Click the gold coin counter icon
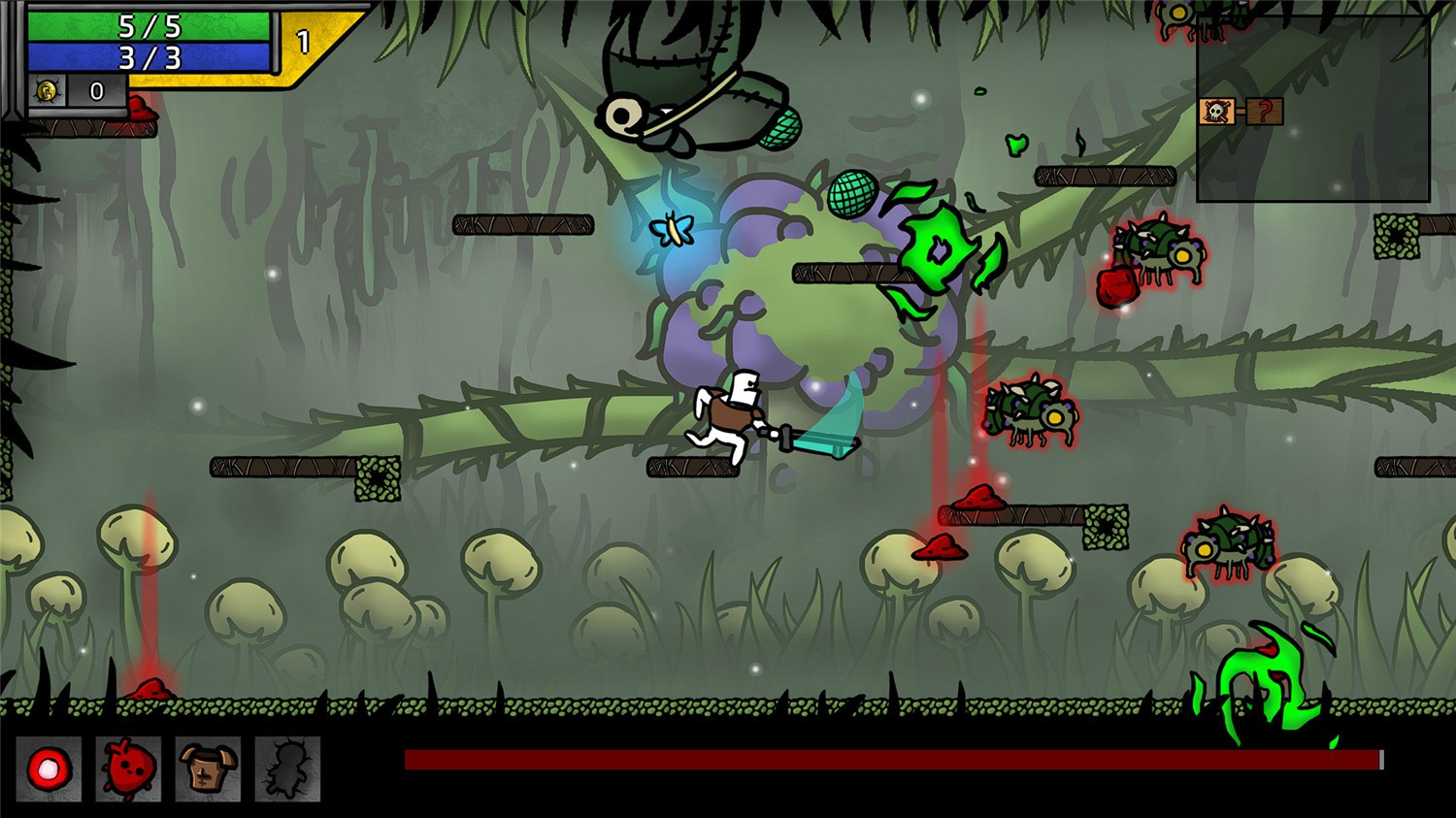 pyautogui.click(x=47, y=91)
